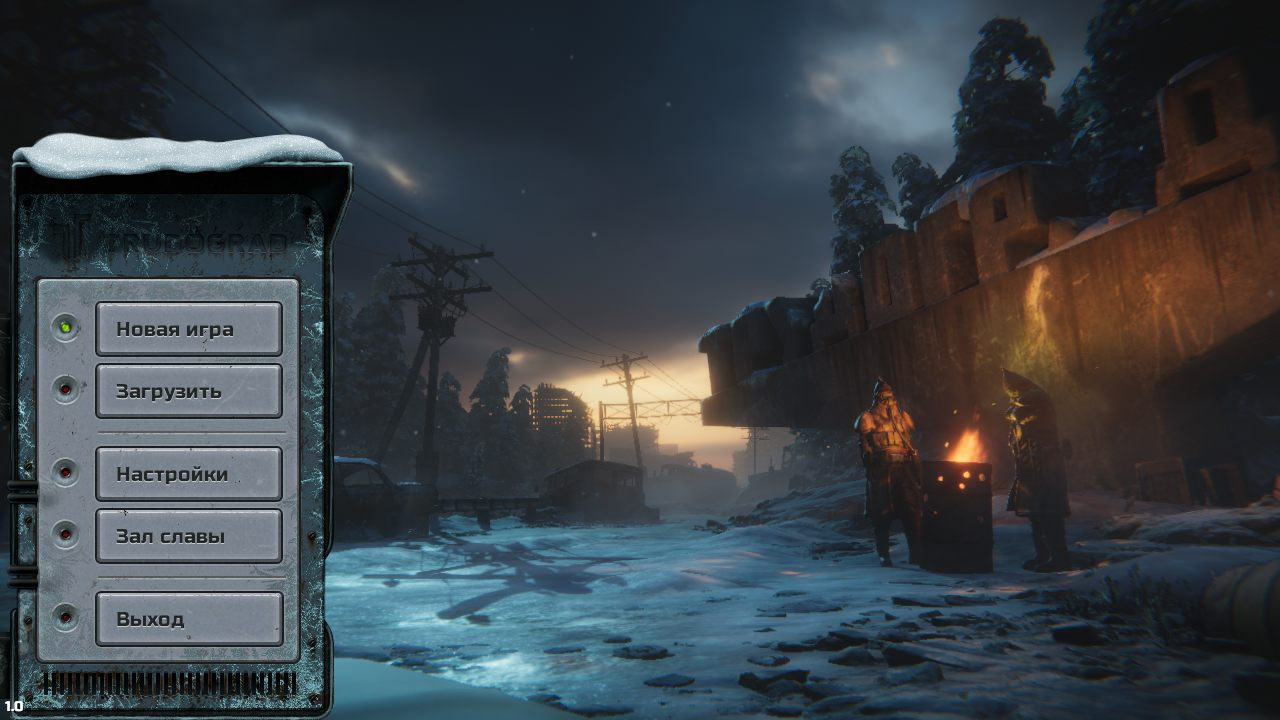View the Зал славы hall of fame
Viewport: 1280px width, 720px height.
pyautogui.click(x=188, y=535)
